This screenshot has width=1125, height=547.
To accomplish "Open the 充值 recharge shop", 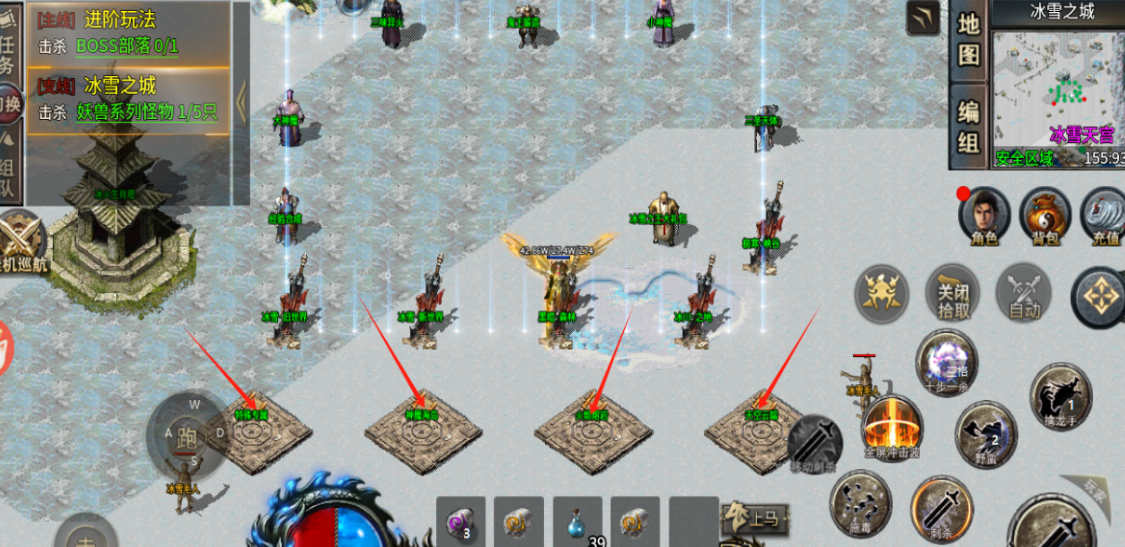I will point(1102,215).
